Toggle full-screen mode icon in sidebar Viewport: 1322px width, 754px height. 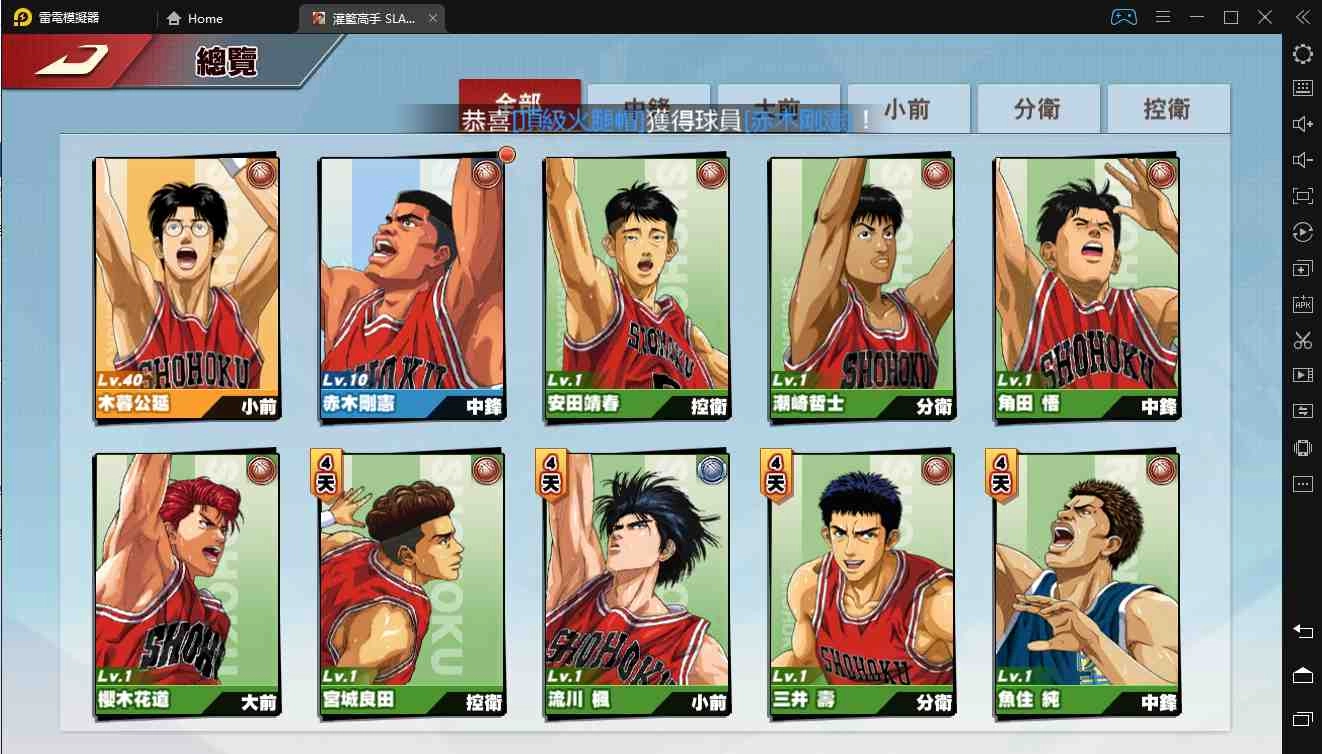[x=1303, y=196]
